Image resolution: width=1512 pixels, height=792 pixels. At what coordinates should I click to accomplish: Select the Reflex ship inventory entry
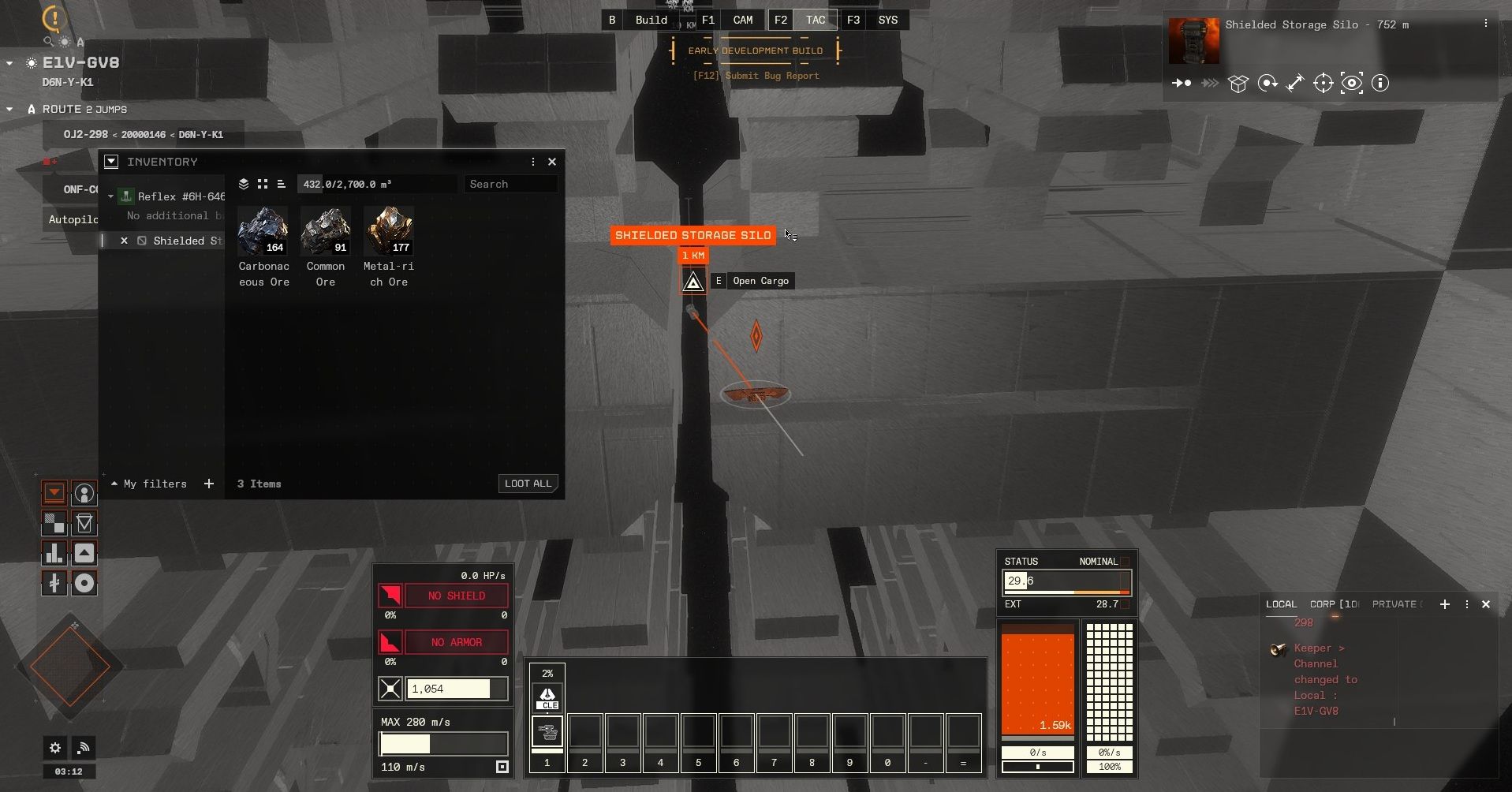181,196
